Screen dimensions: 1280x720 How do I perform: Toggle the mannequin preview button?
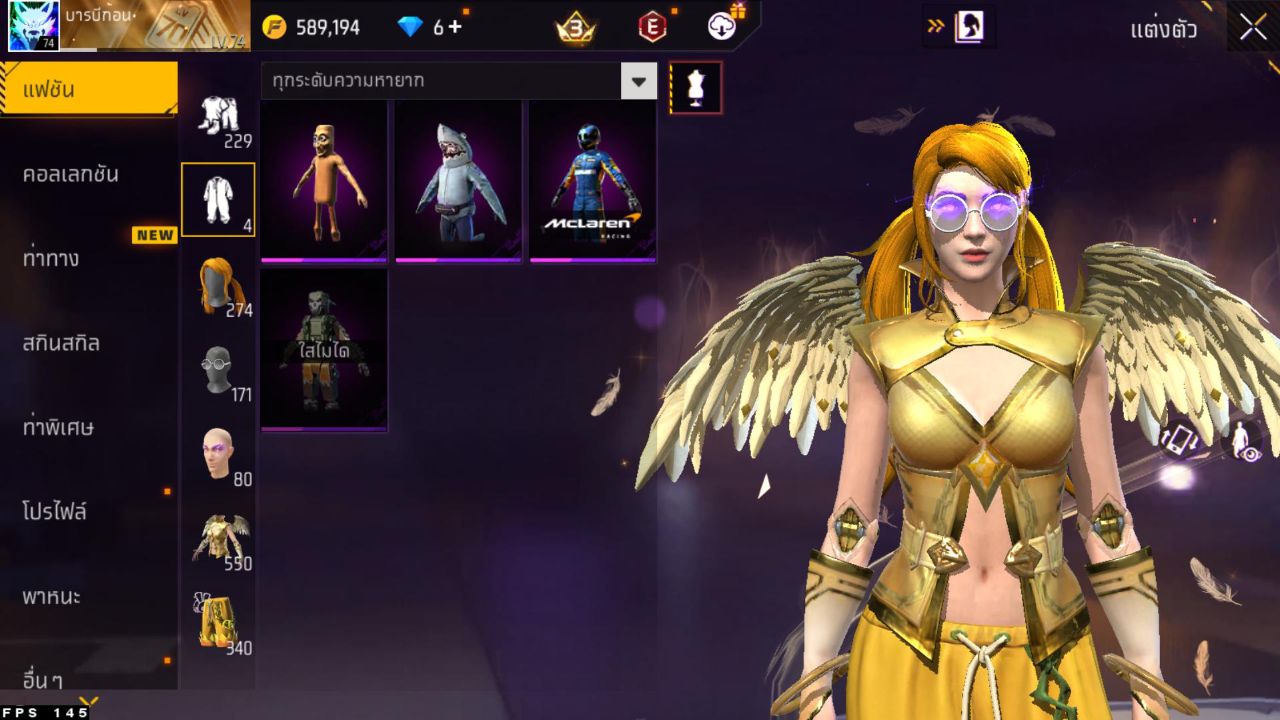point(695,88)
